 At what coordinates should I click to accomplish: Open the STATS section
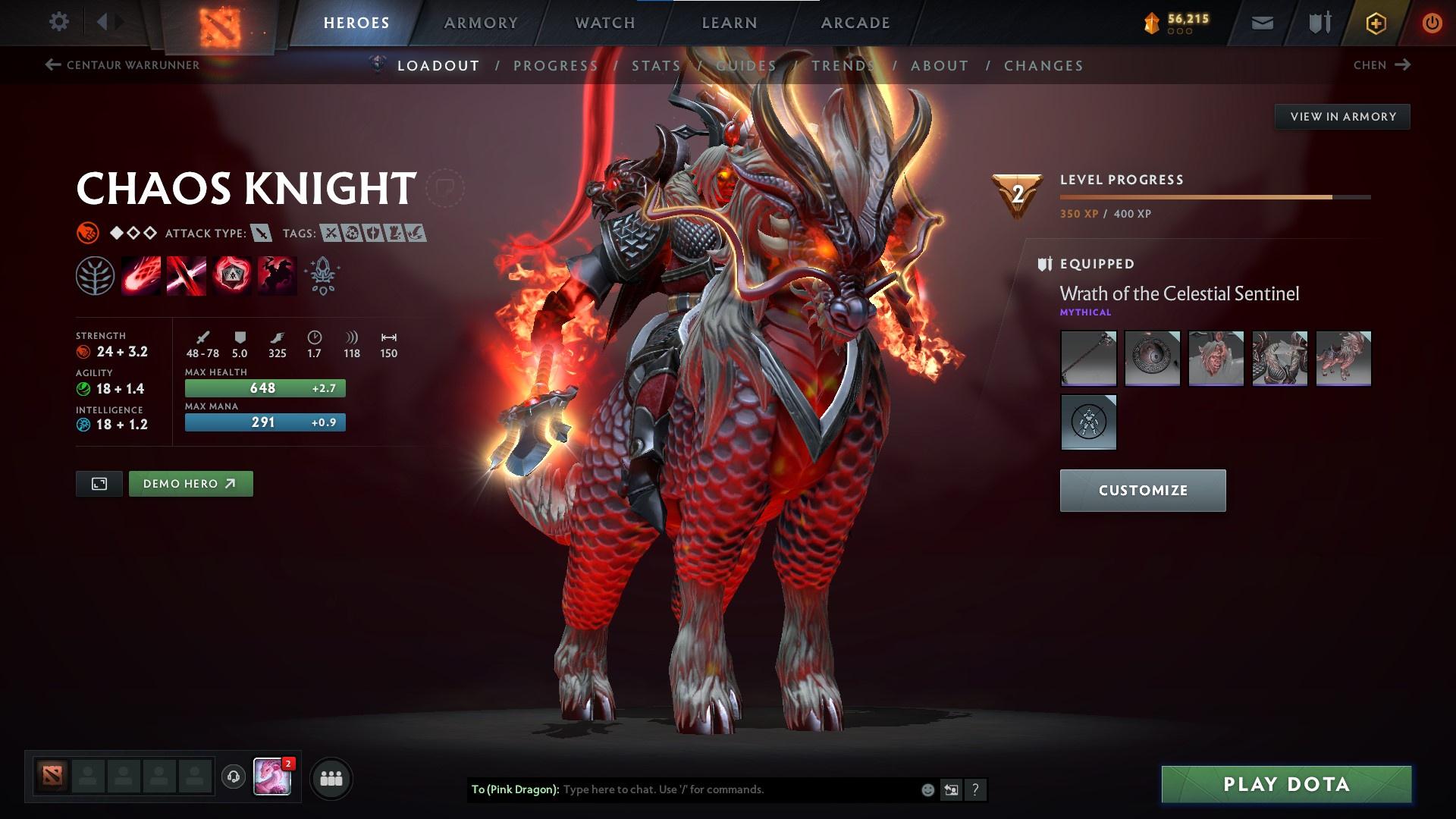click(x=657, y=65)
